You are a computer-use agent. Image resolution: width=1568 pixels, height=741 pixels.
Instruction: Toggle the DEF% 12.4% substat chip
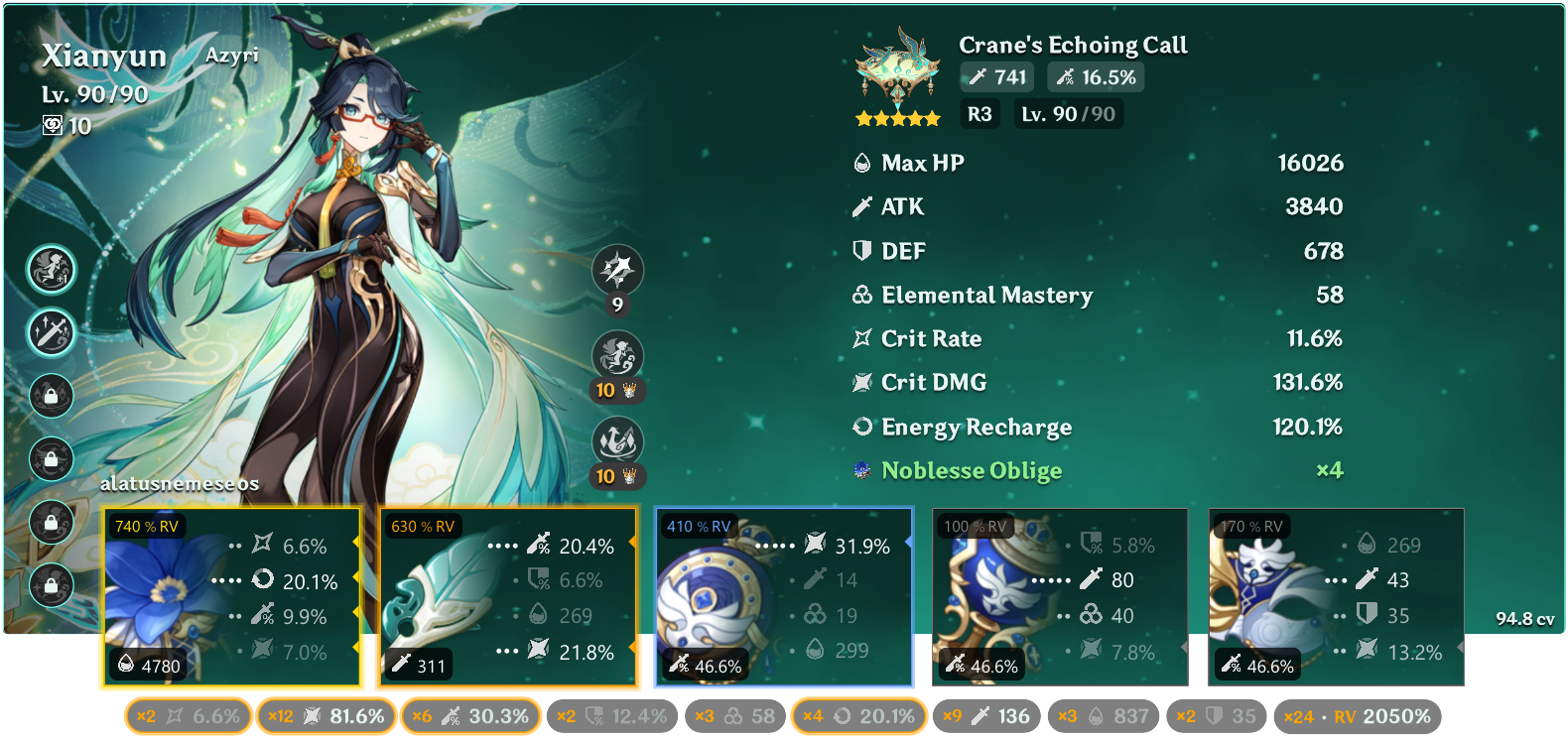pyautogui.click(x=612, y=716)
